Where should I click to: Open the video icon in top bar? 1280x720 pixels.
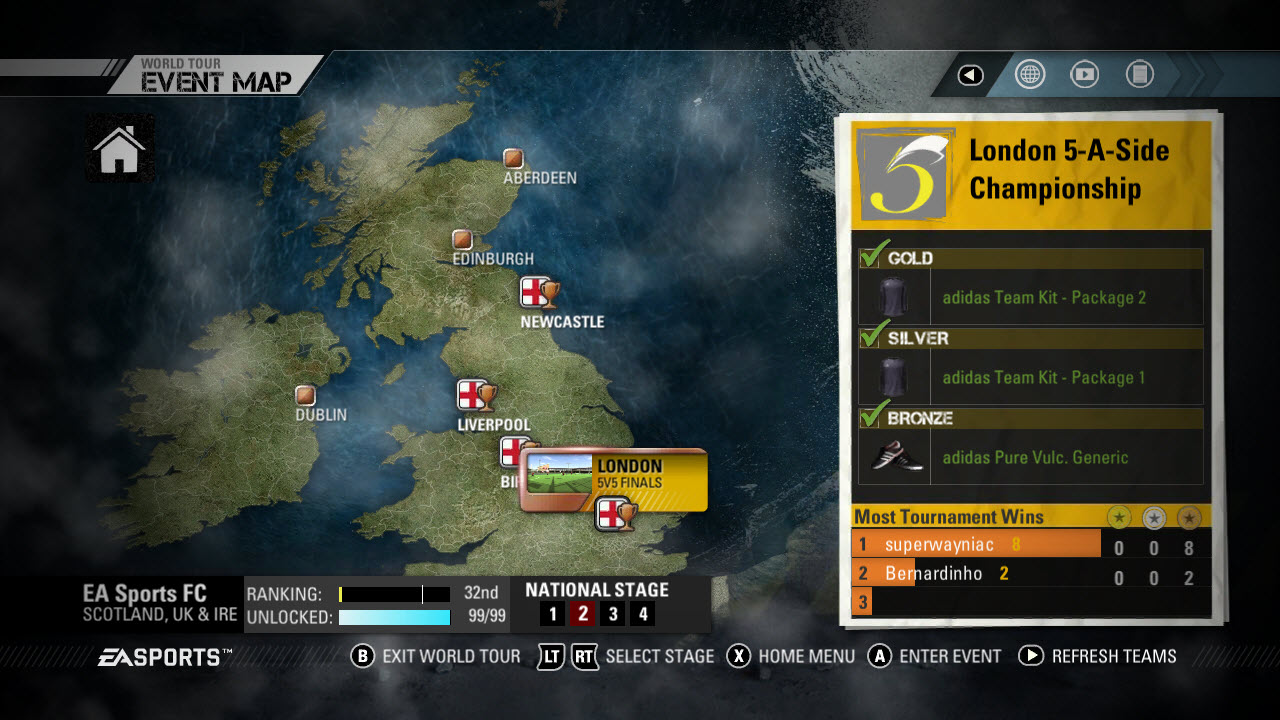pyautogui.click(x=1084, y=75)
